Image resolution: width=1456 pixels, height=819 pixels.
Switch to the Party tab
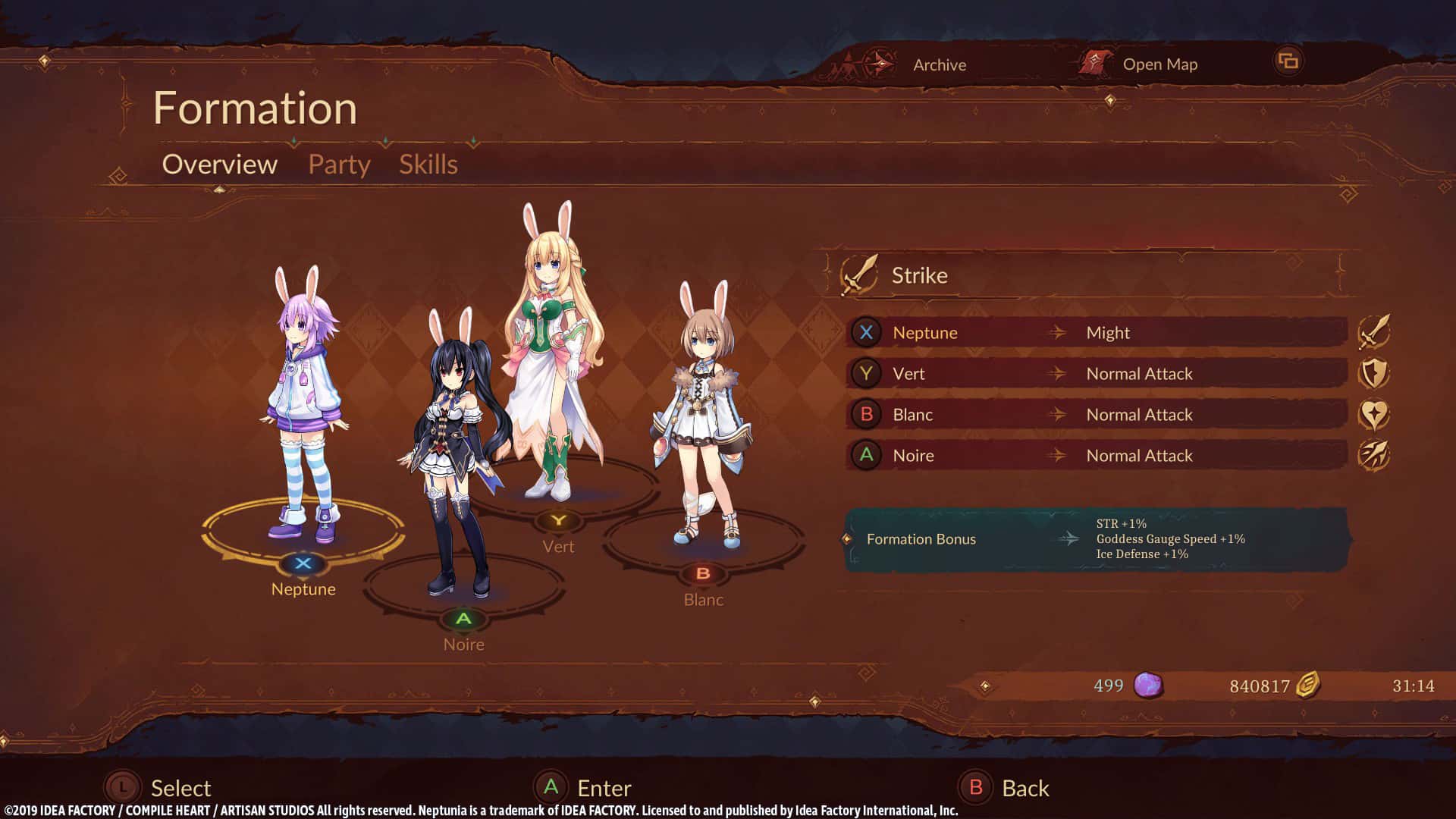coord(338,164)
